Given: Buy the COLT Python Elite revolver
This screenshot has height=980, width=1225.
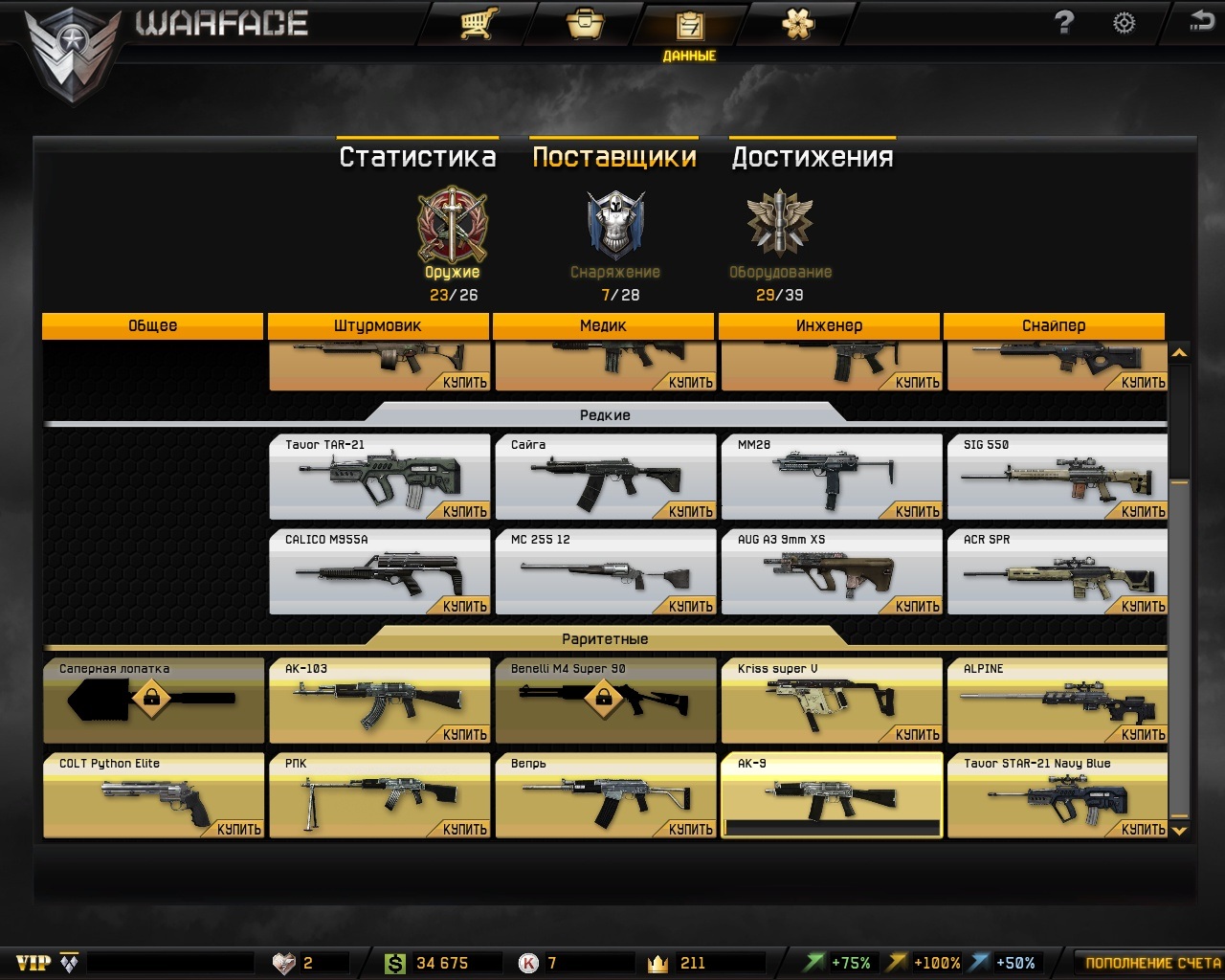Looking at the screenshot, I should [238, 829].
